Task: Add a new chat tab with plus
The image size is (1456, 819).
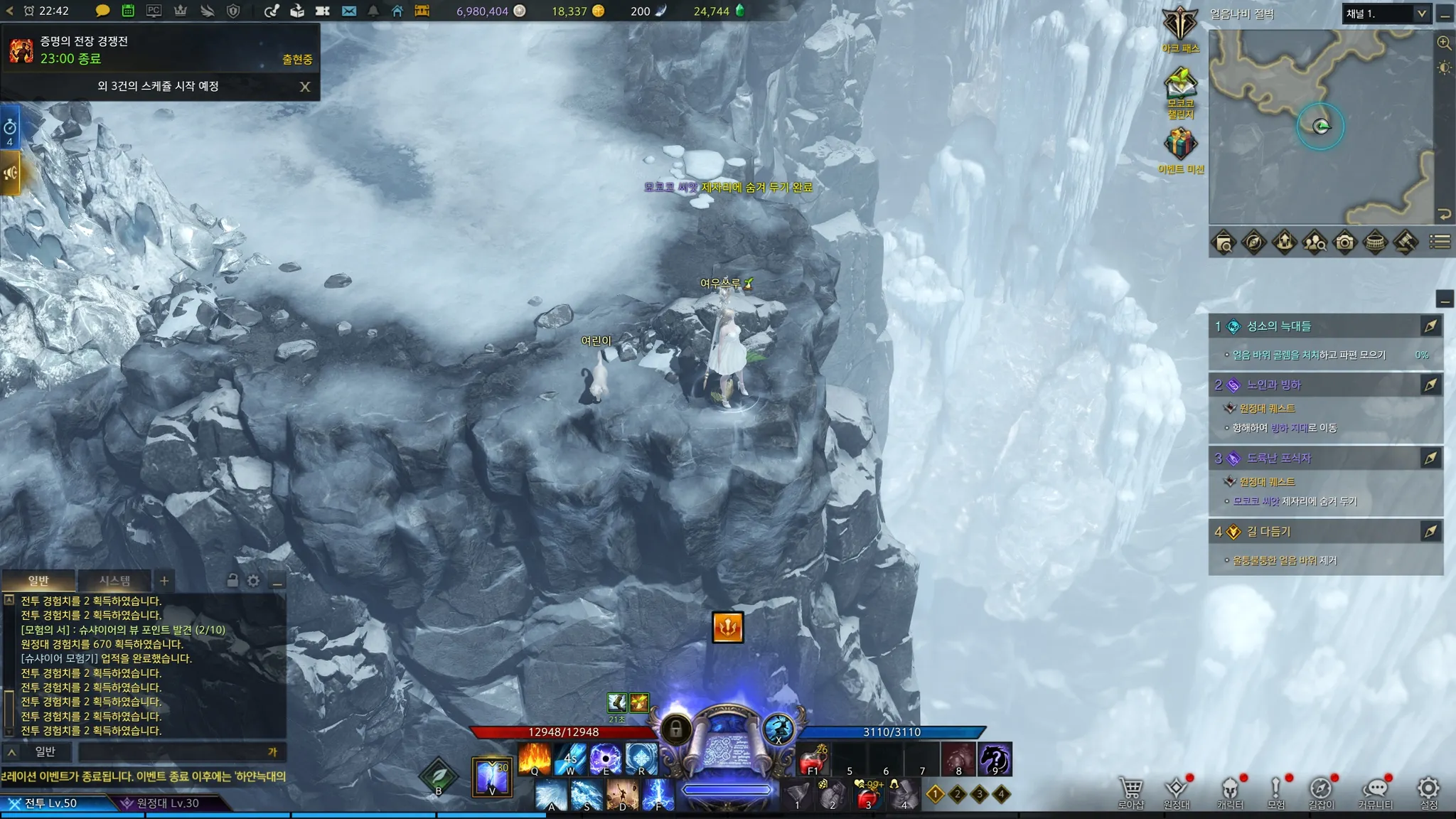Action: point(164,581)
